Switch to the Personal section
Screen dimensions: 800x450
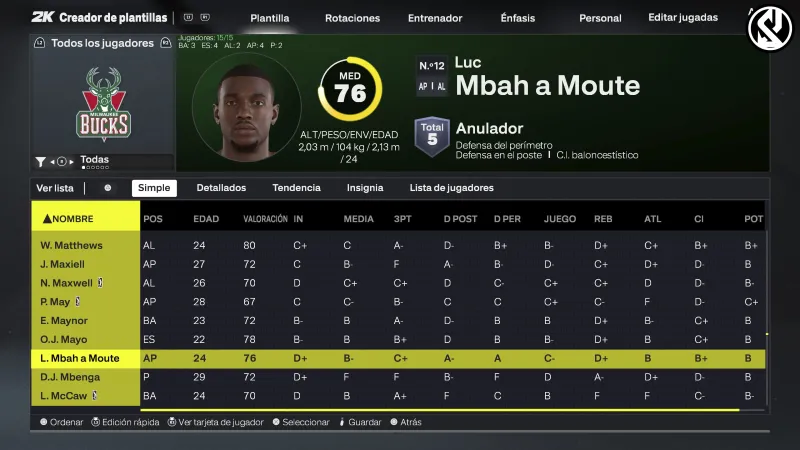(600, 18)
